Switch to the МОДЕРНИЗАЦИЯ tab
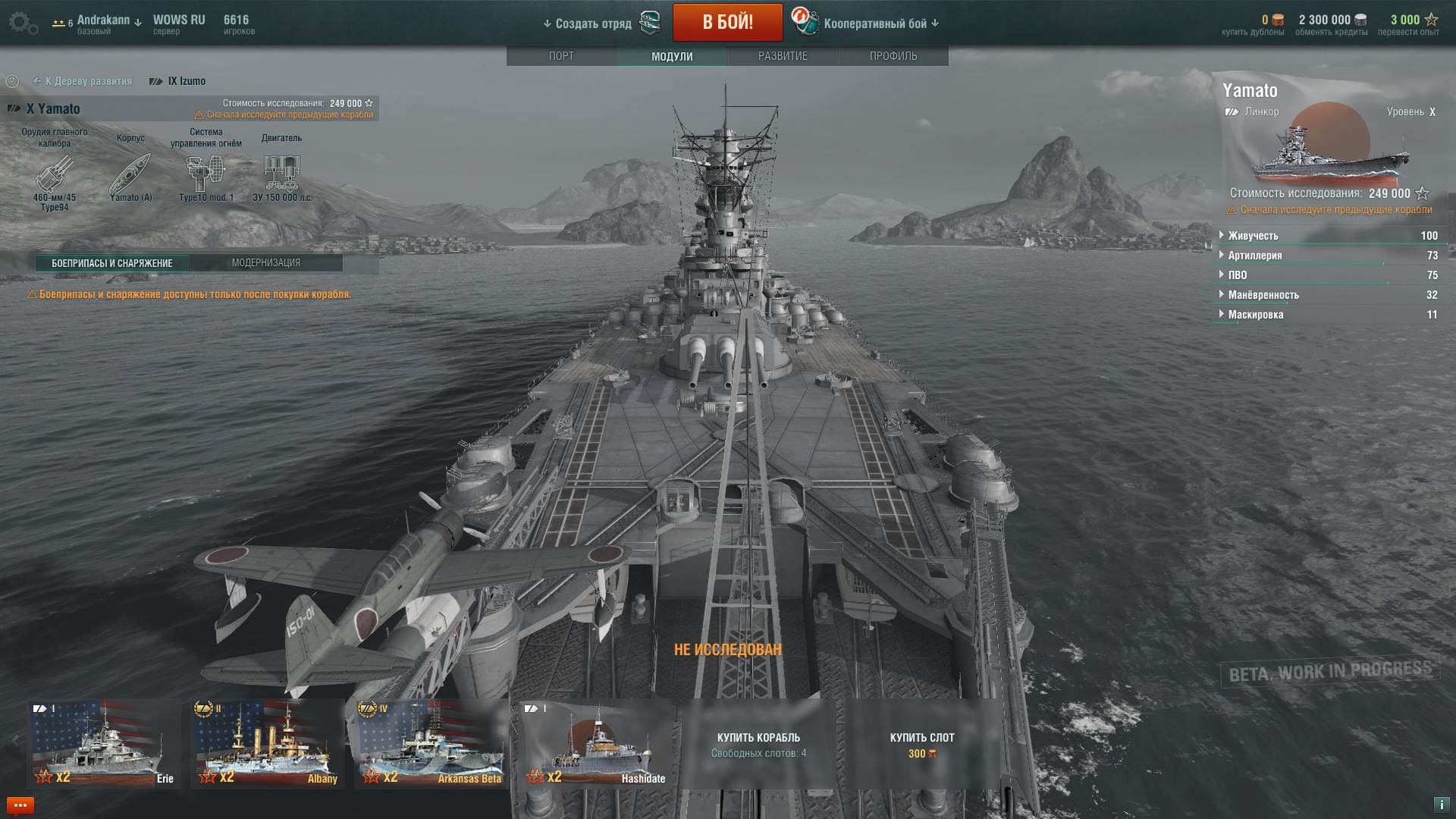Viewport: 1456px width, 819px height. tap(265, 263)
